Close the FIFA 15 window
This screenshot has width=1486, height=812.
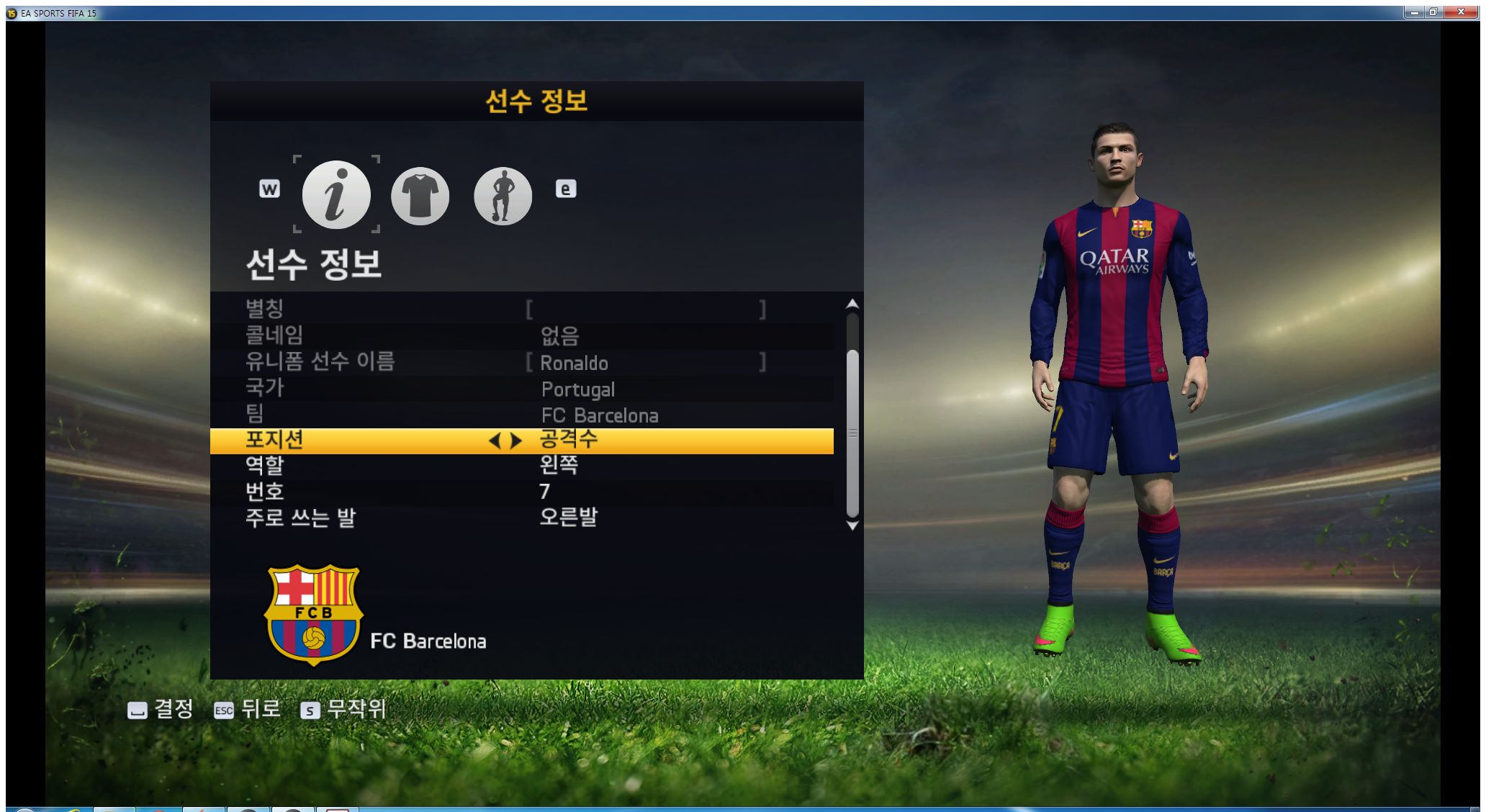point(1461,12)
